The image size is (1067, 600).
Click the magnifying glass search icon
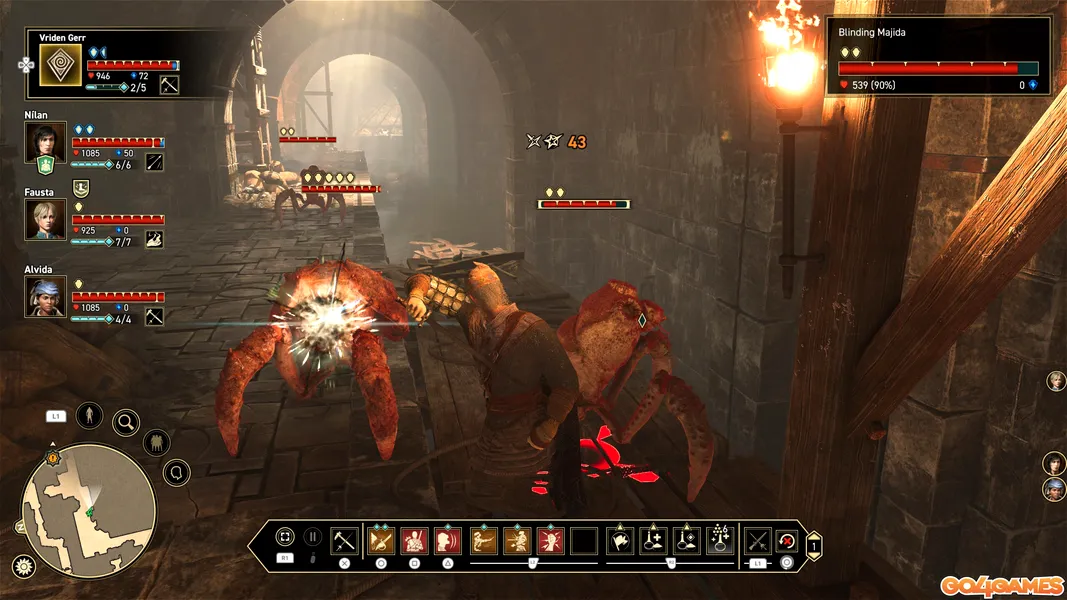[x=126, y=422]
